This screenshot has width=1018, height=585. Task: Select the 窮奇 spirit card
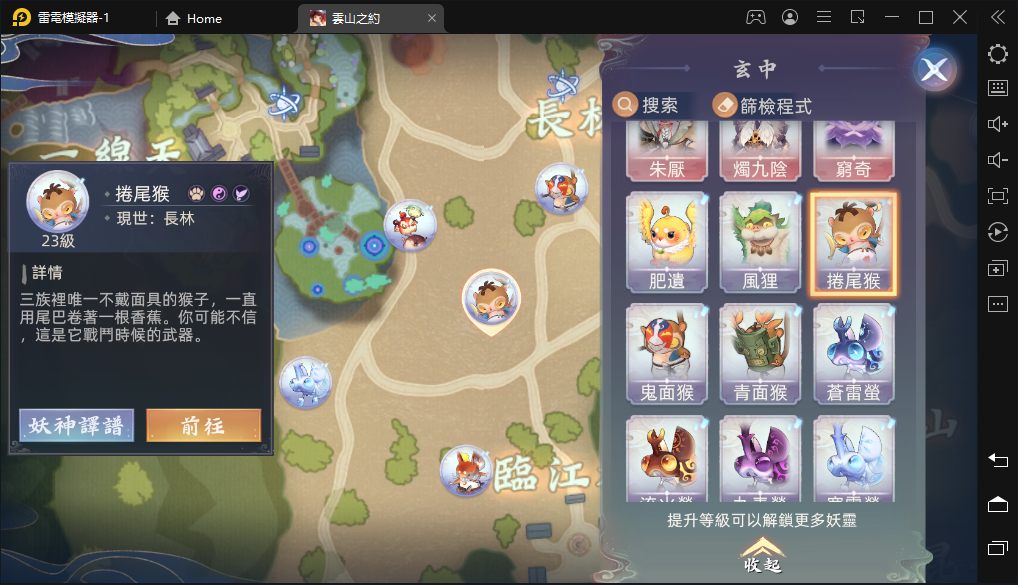tap(853, 153)
